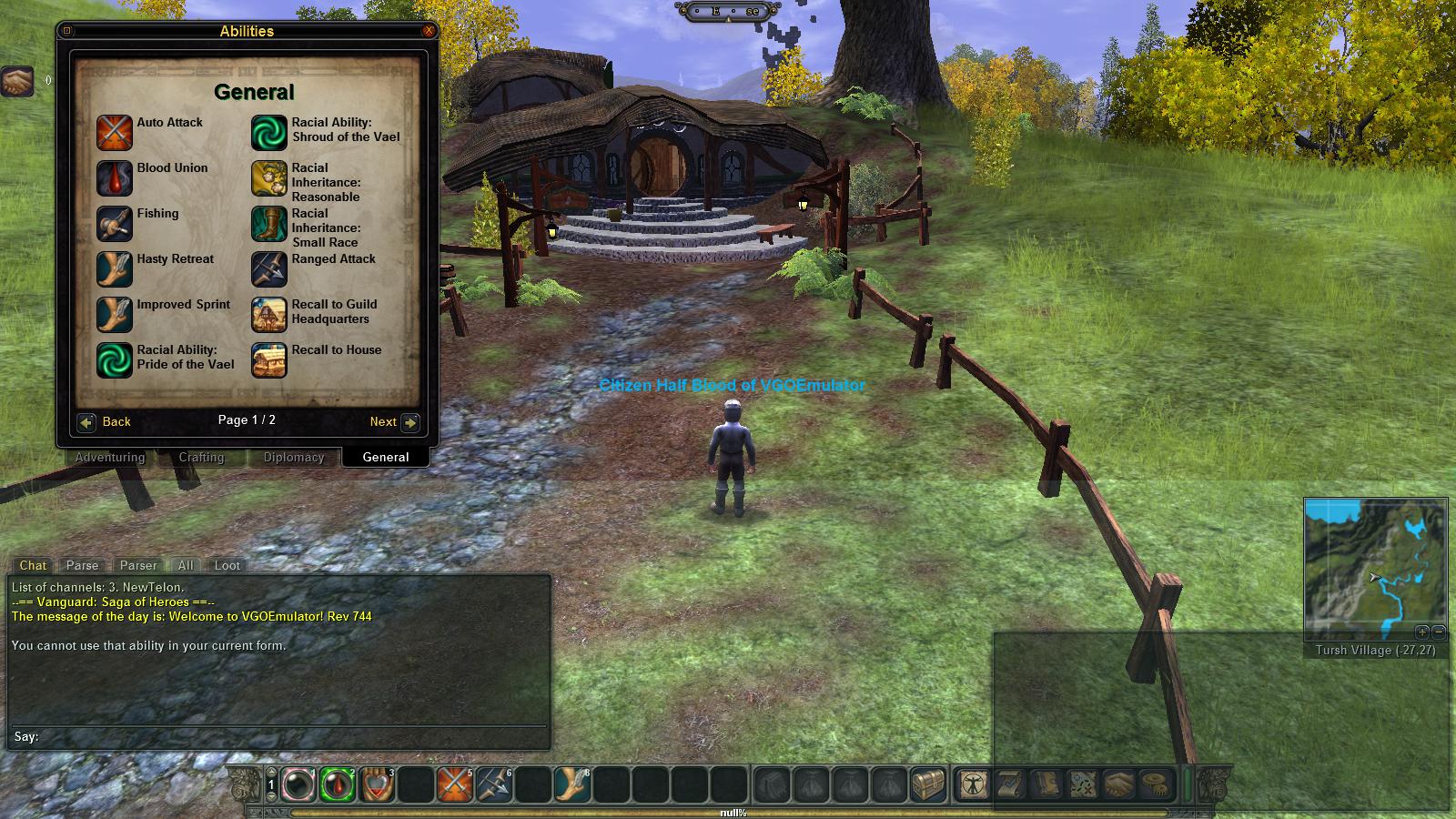Click the Improved Sprint ability icon

point(115,315)
